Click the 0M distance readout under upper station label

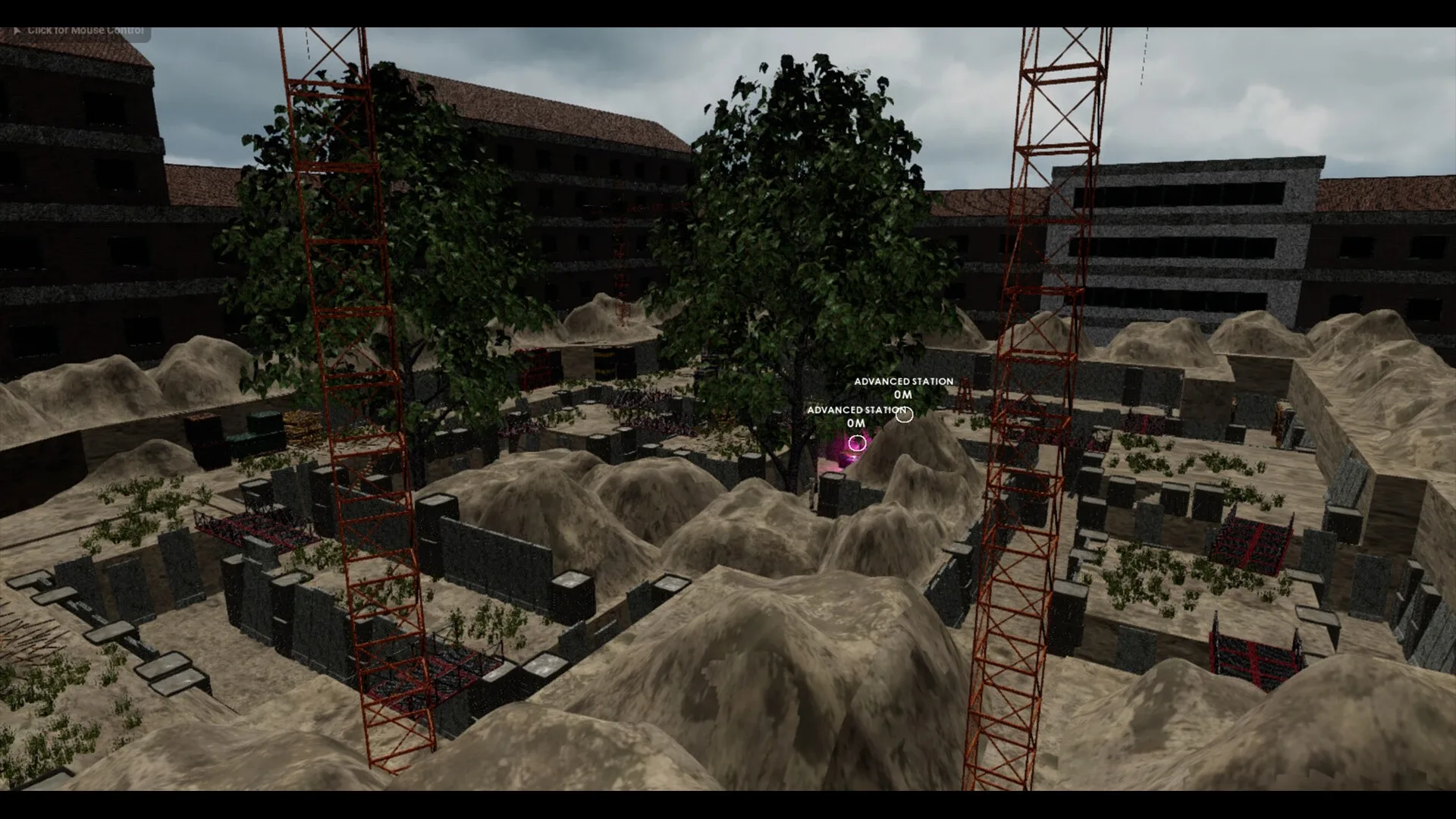coord(902,394)
